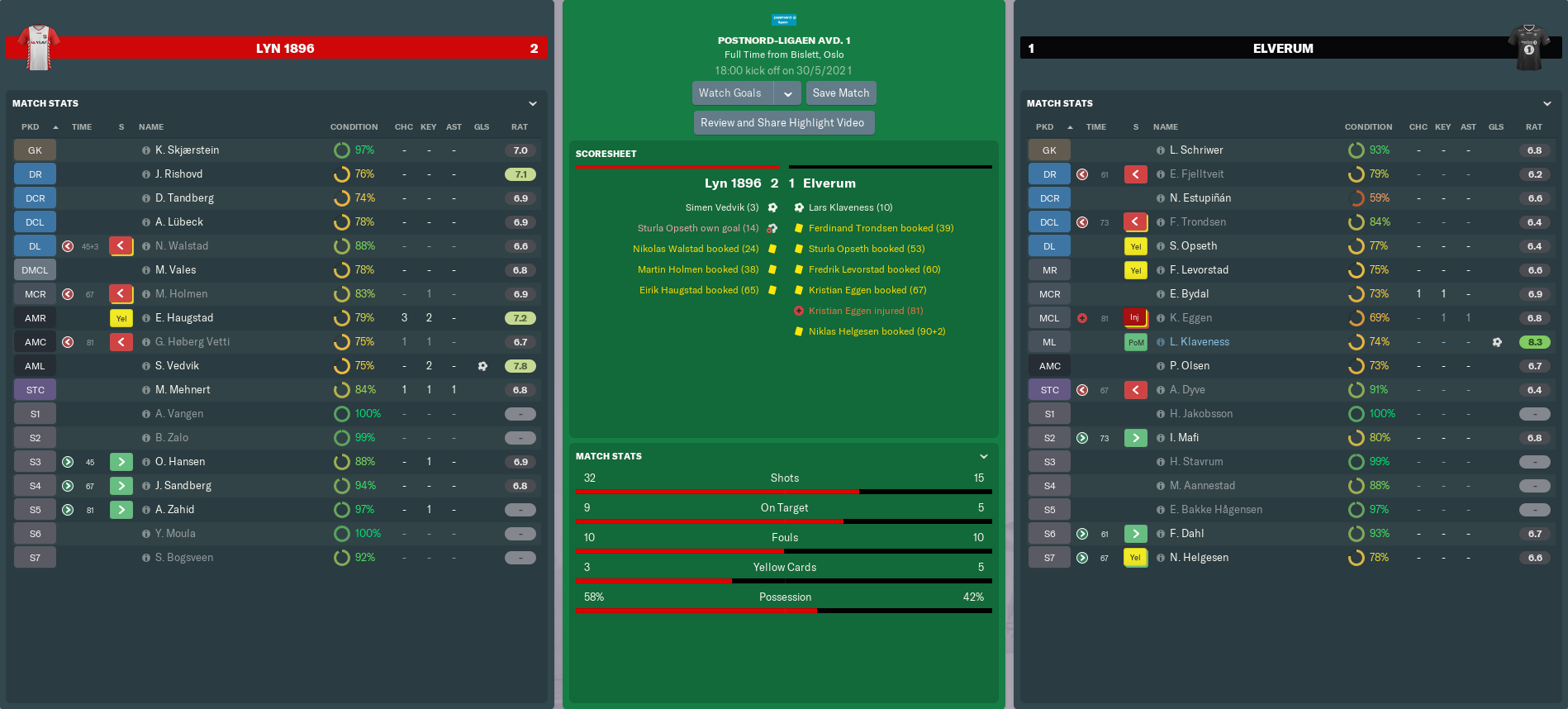The image size is (1568, 709).
Task: Click the Simen Vedvik goal entry in scoresheet
Action: (721, 207)
